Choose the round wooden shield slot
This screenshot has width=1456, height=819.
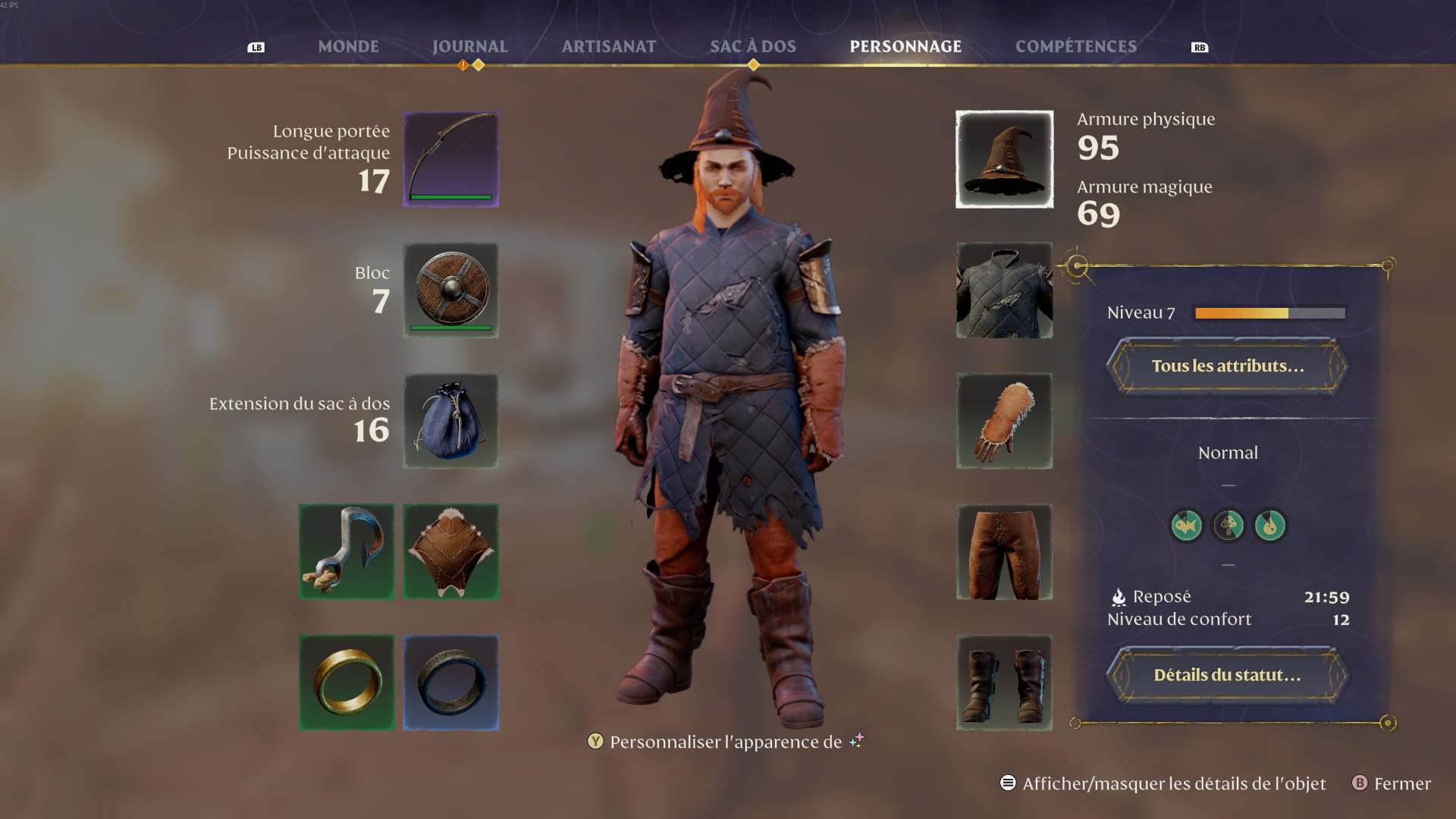[x=450, y=290]
